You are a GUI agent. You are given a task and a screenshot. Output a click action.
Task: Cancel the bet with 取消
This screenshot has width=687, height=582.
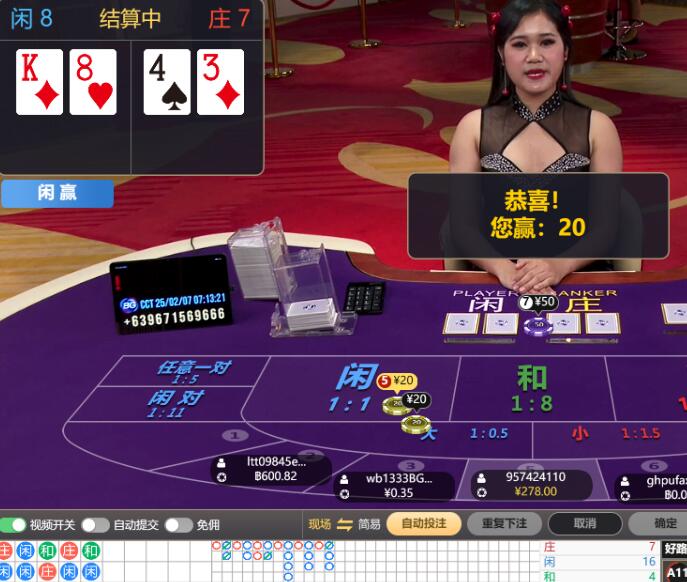point(585,524)
